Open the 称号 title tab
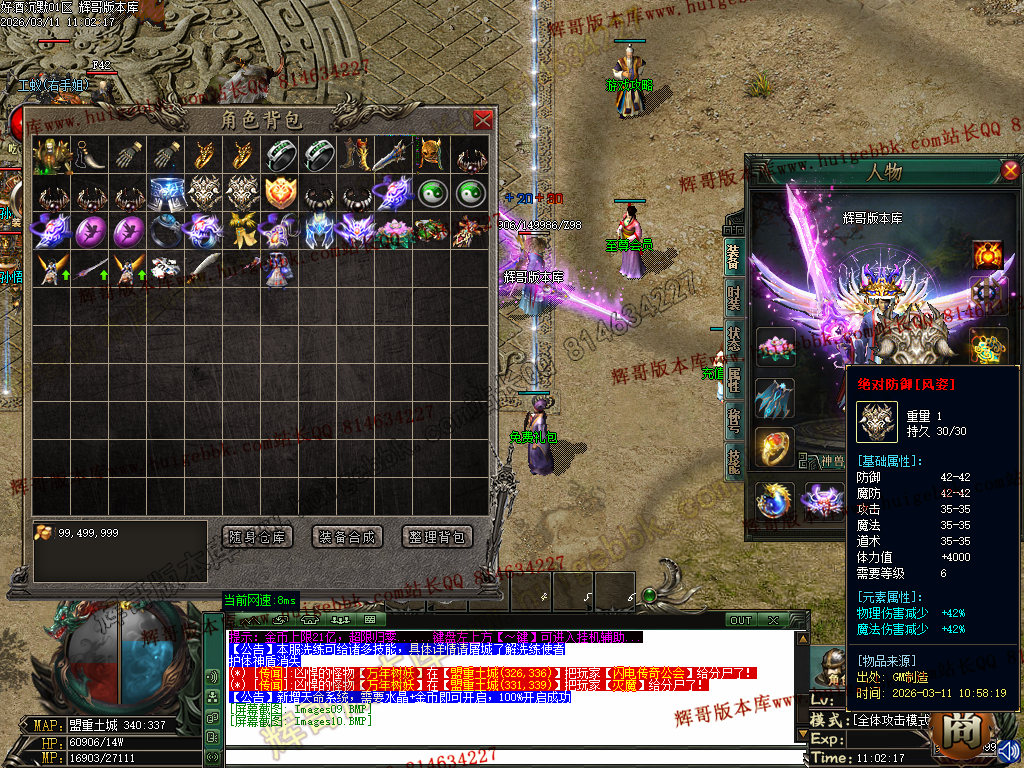The width and height of the screenshot is (1024, 768). (x=733, y=418)
